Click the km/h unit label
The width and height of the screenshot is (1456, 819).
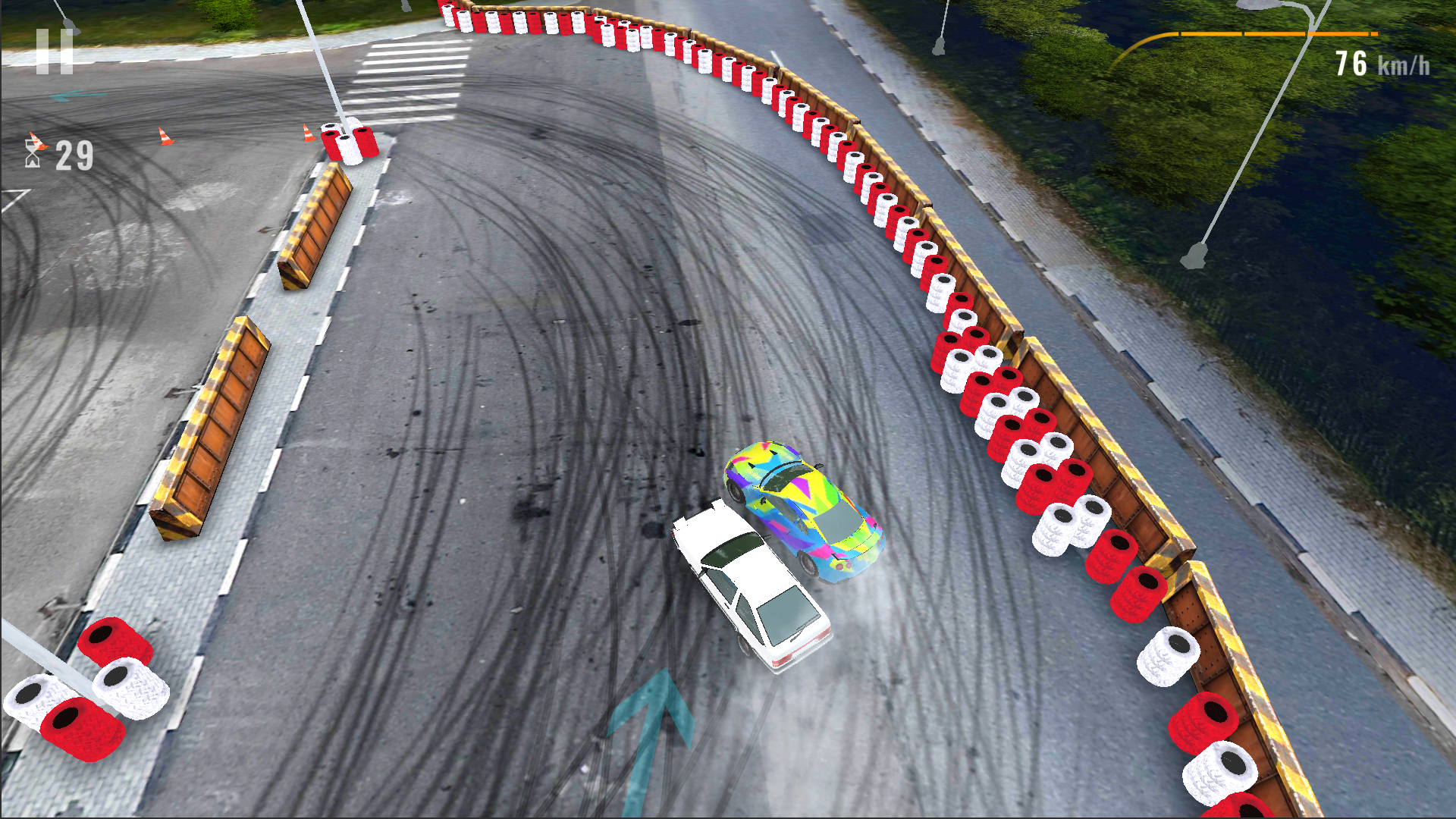pyautogui.click(x=1404, y=66)
